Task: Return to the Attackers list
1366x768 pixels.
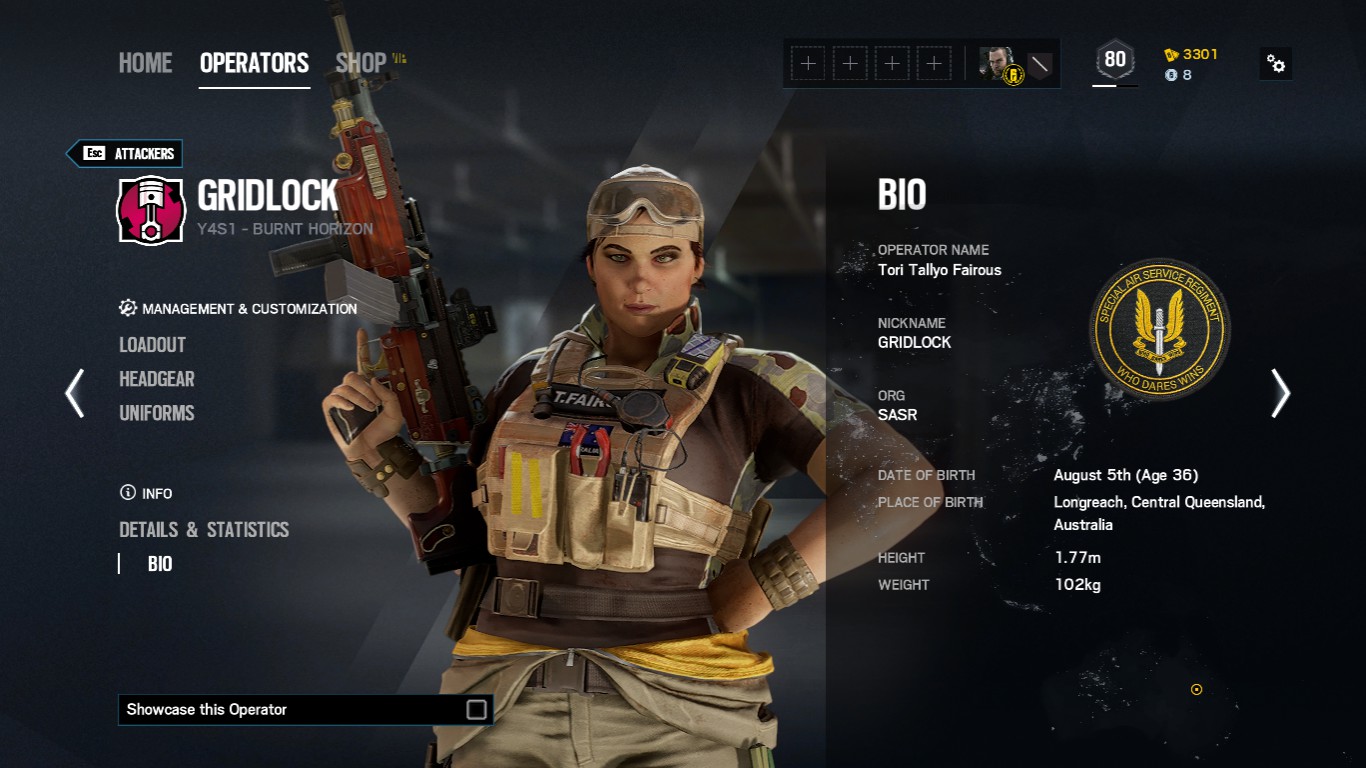Action: (125, 153)
